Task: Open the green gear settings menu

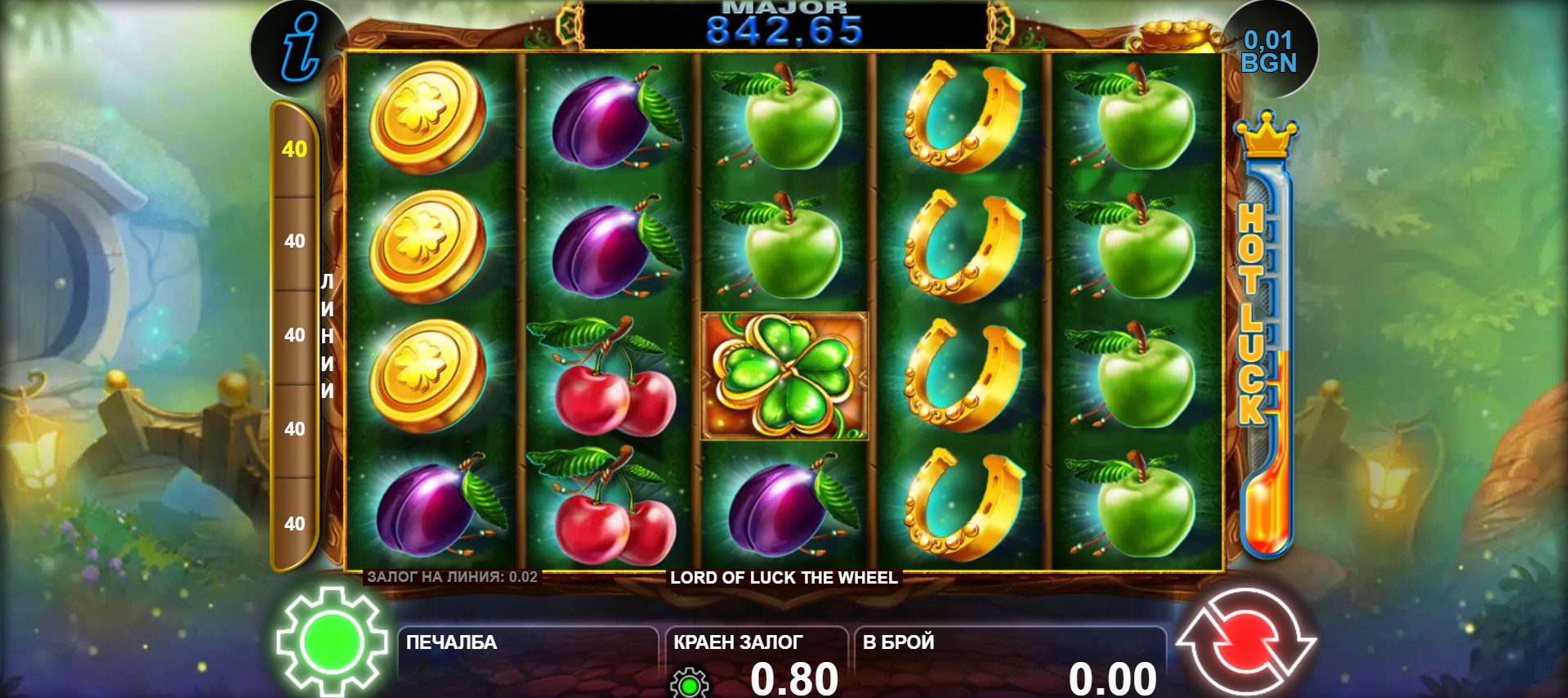Action: [331, 642]
